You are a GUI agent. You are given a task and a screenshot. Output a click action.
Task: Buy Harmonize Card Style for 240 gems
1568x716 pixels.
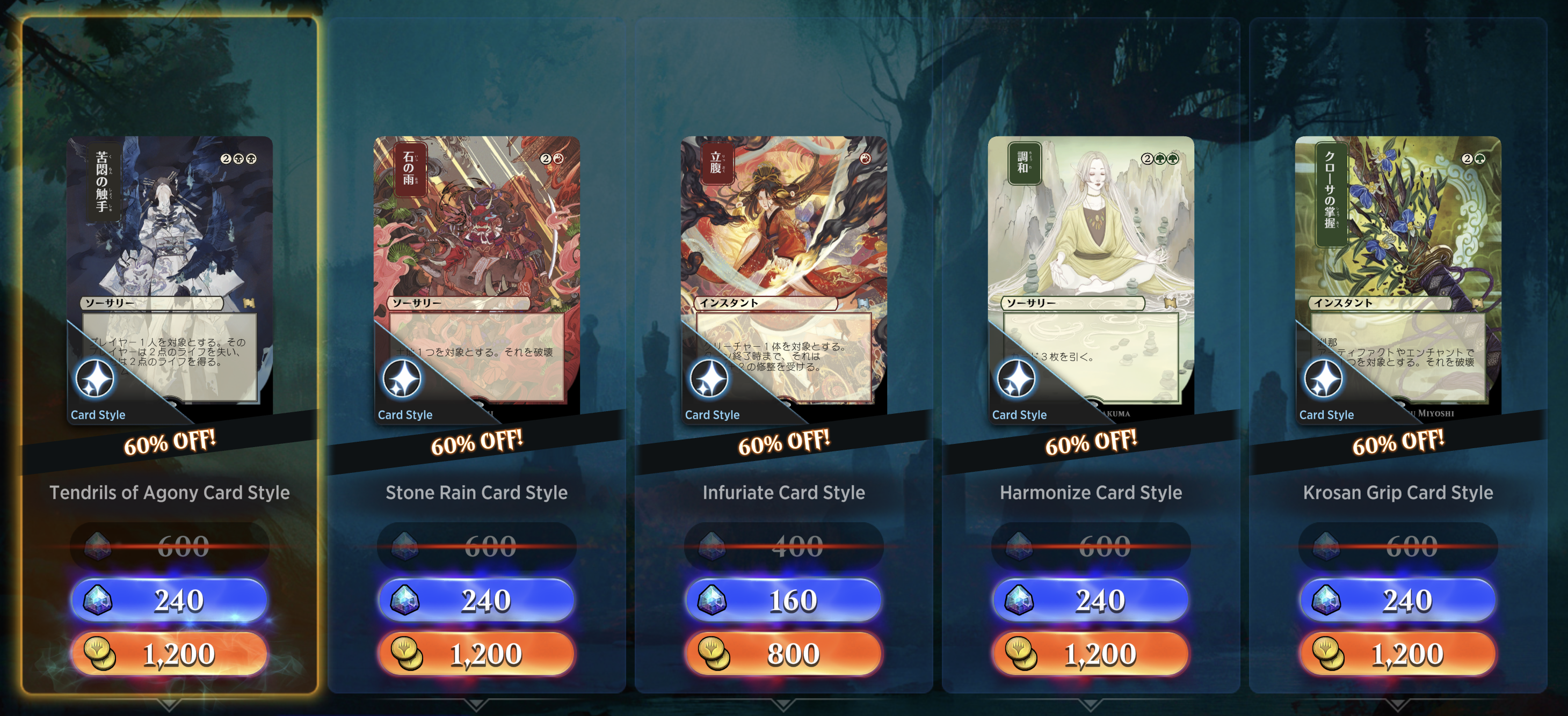click(1090, 600)
